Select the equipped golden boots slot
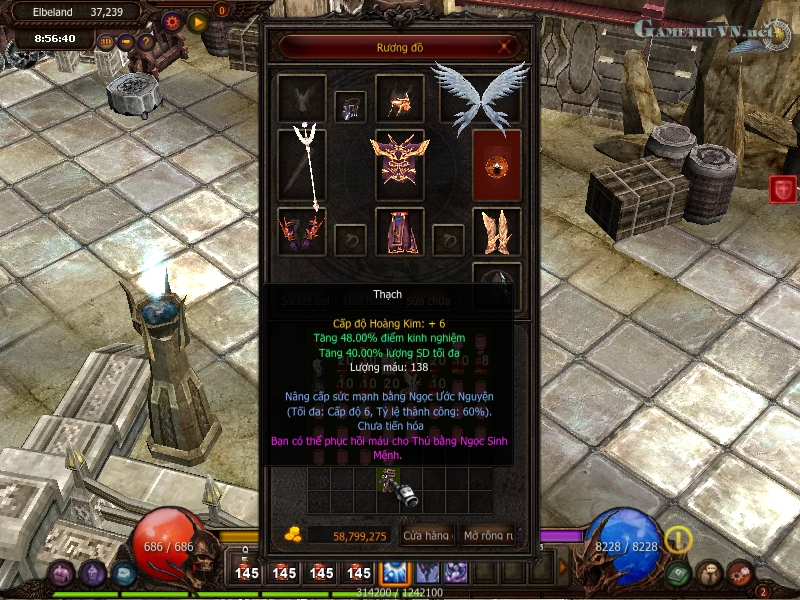800x600 pixels. pos(497,231)
